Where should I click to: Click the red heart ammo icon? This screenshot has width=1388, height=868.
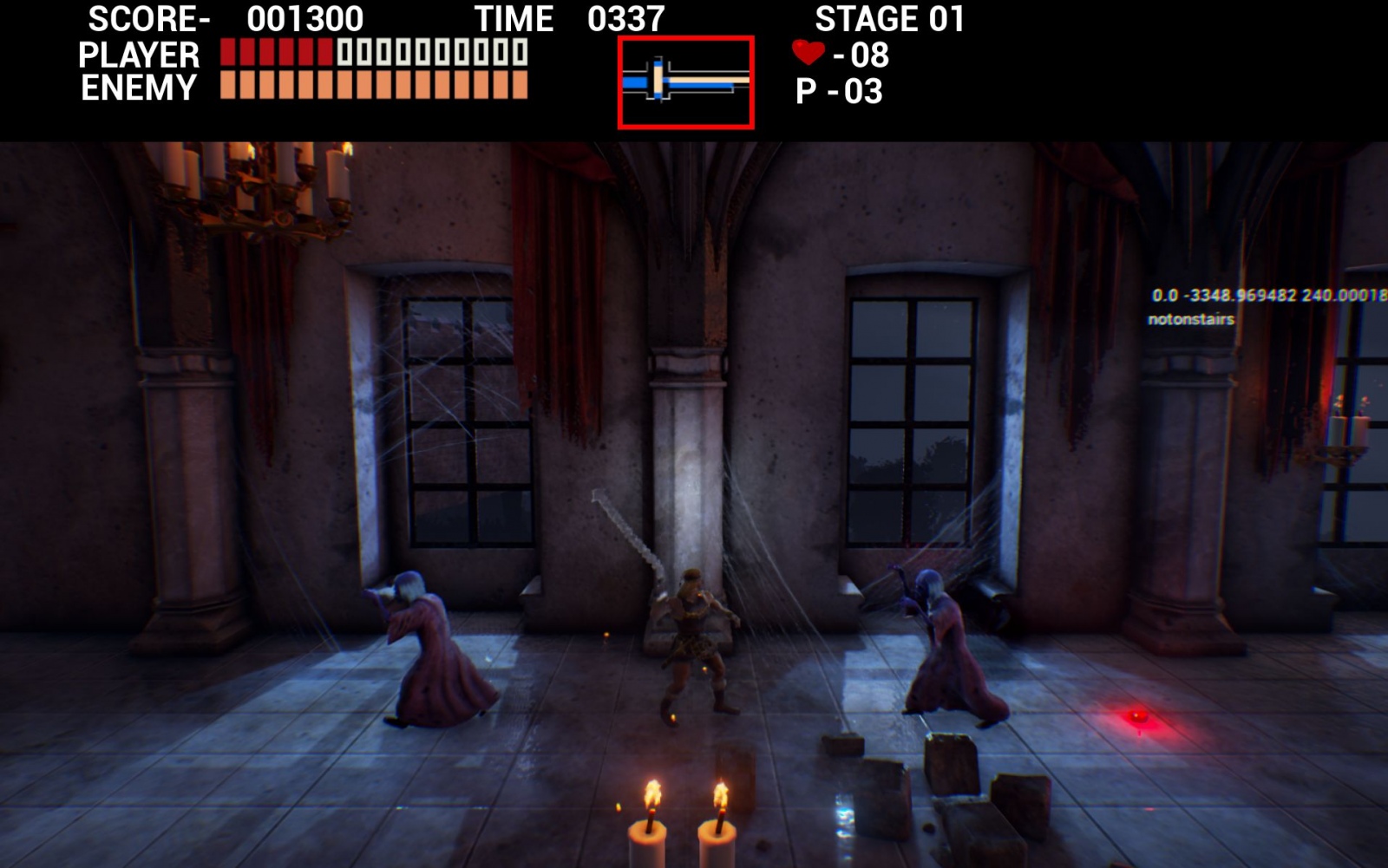[808, 53]
